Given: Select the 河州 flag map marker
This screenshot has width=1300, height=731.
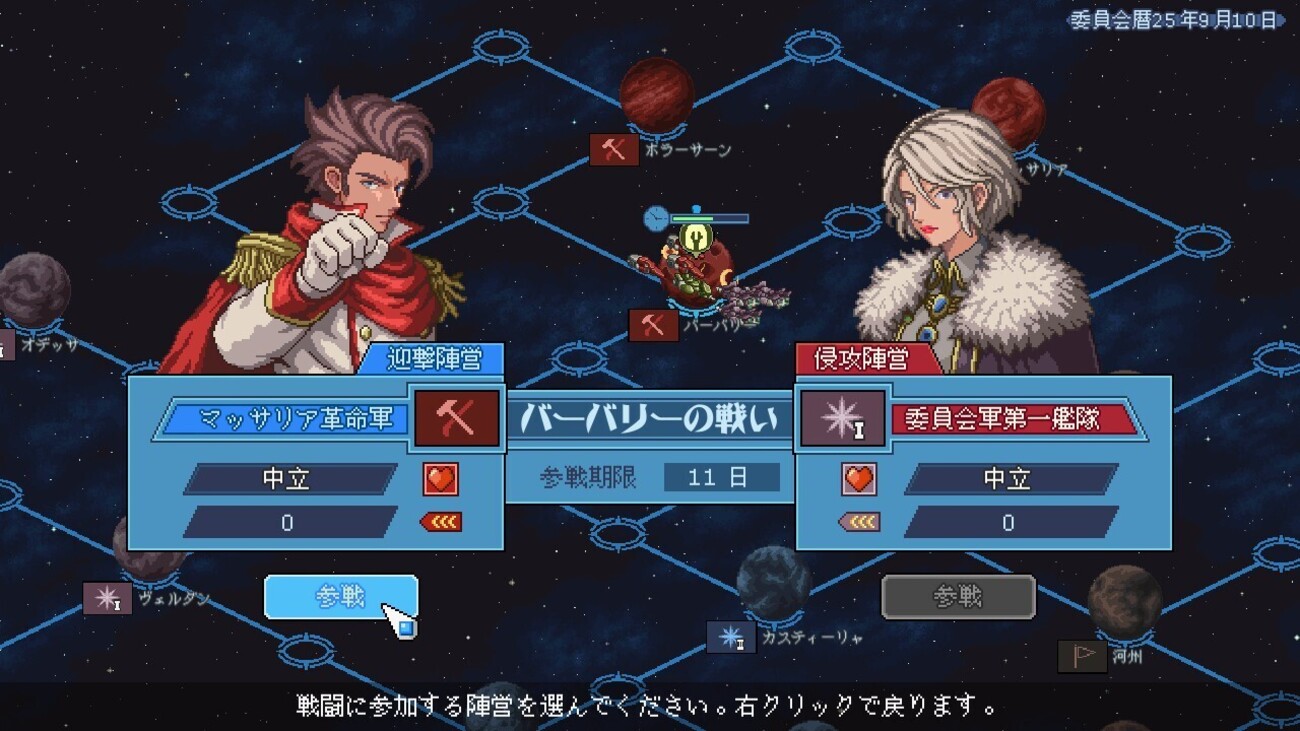Looking at the screenshot, I should pos(1082,656).
